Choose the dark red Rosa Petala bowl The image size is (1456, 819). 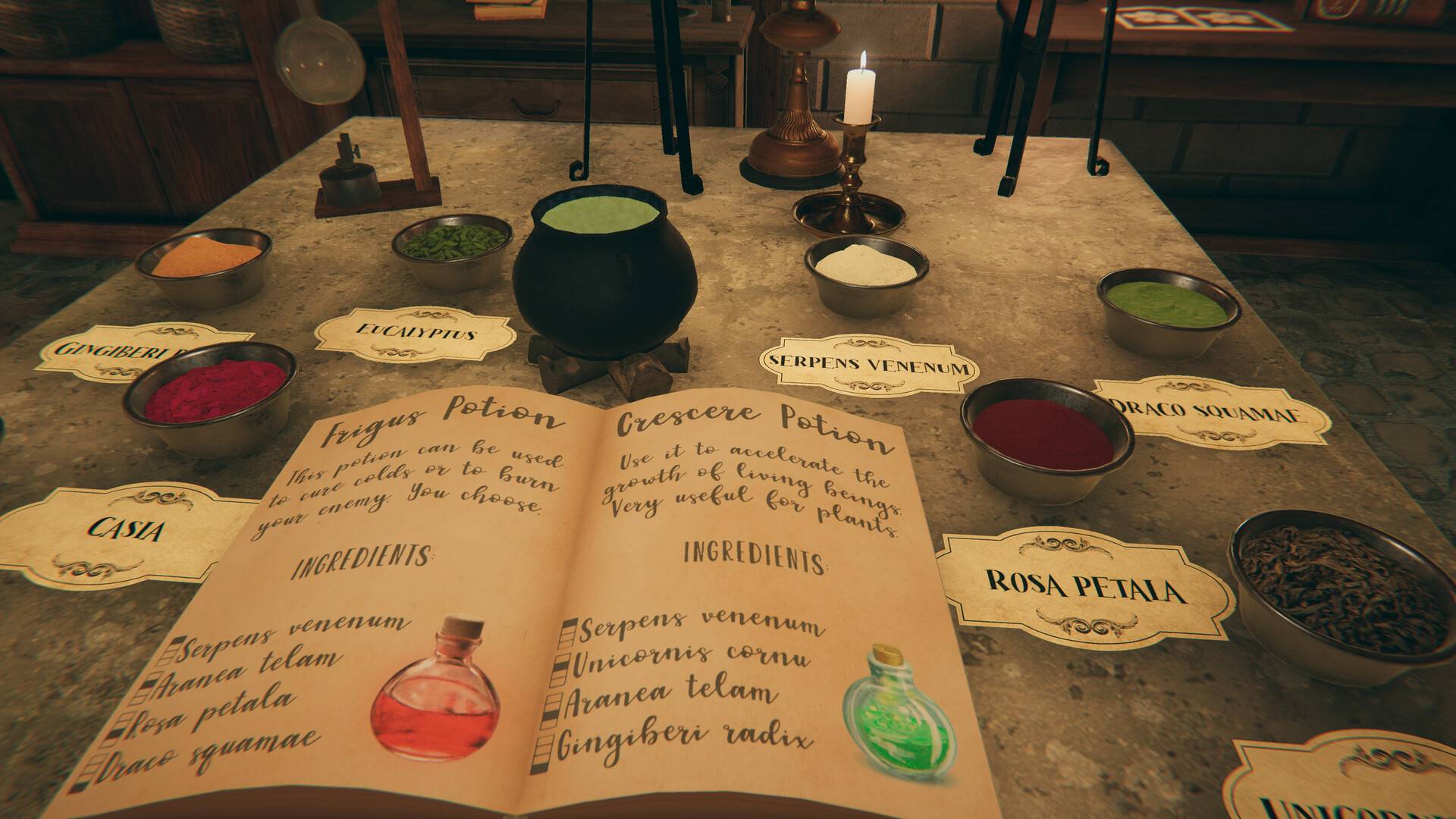pos(1046,441)
